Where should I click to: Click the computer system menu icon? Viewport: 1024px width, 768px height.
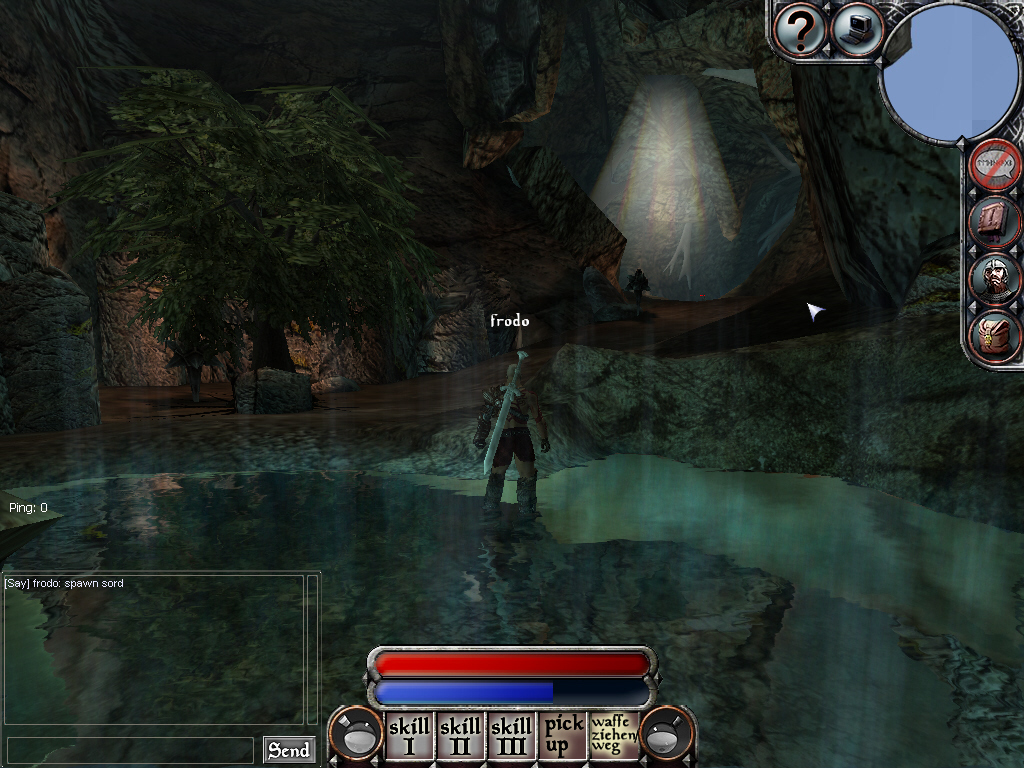click(856, 29)
